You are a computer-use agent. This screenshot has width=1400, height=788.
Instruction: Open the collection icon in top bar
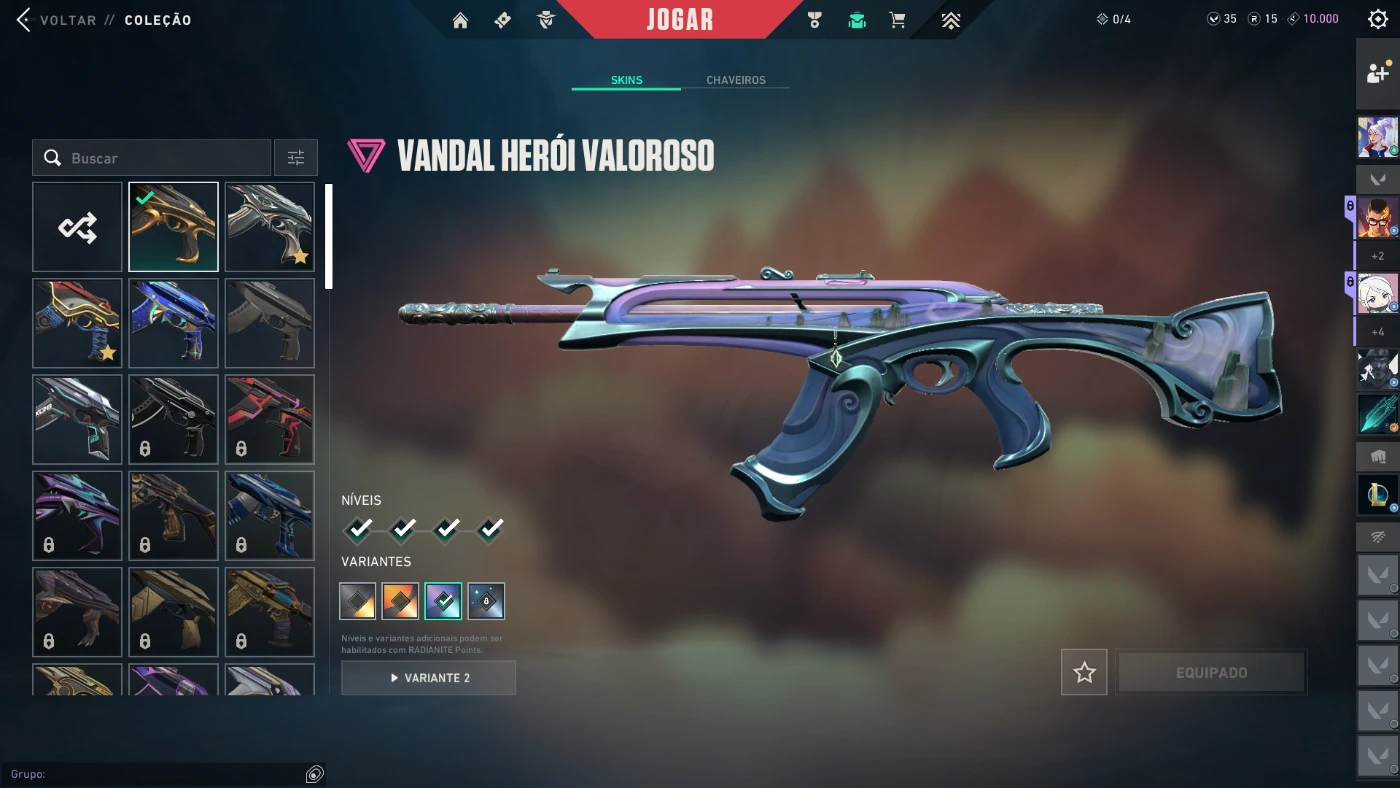click(857, 20)
